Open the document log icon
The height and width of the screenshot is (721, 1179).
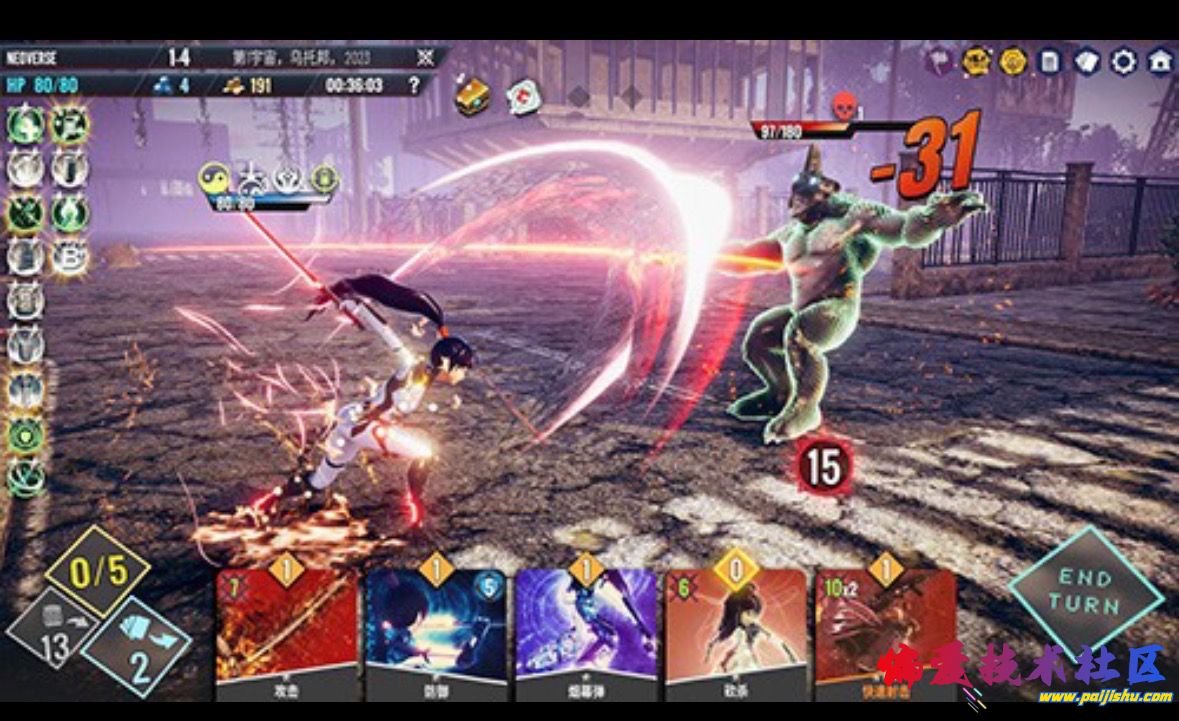tap(1049, 62)
